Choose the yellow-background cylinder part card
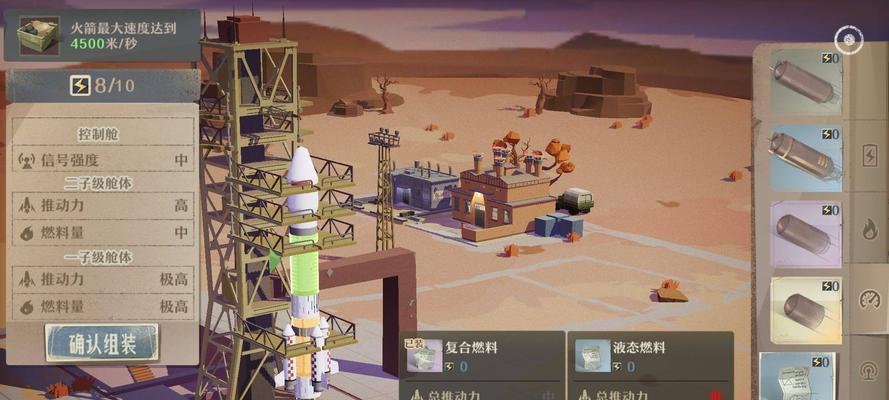Viewport: 889px width, 400px height. tap(805, 310)
